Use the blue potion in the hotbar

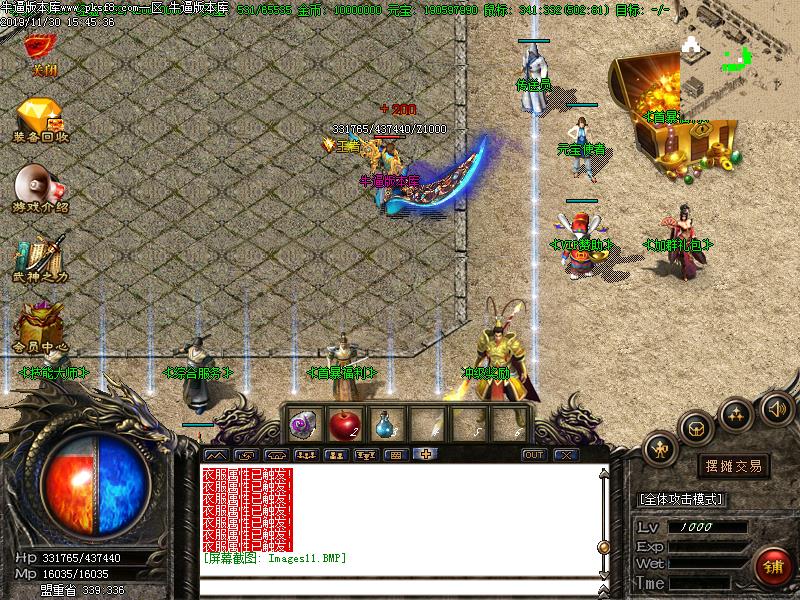[386, 424]
